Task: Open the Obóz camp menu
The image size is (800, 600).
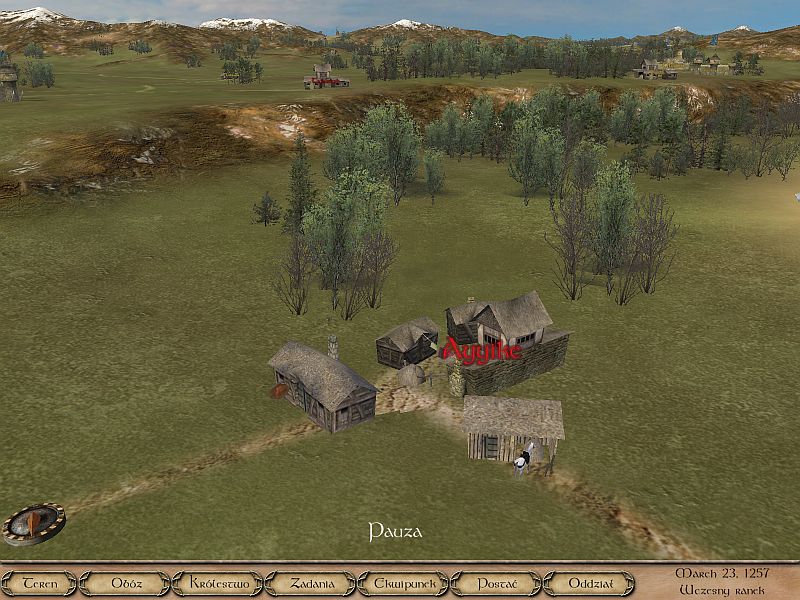Action: (x=124, y=583)
